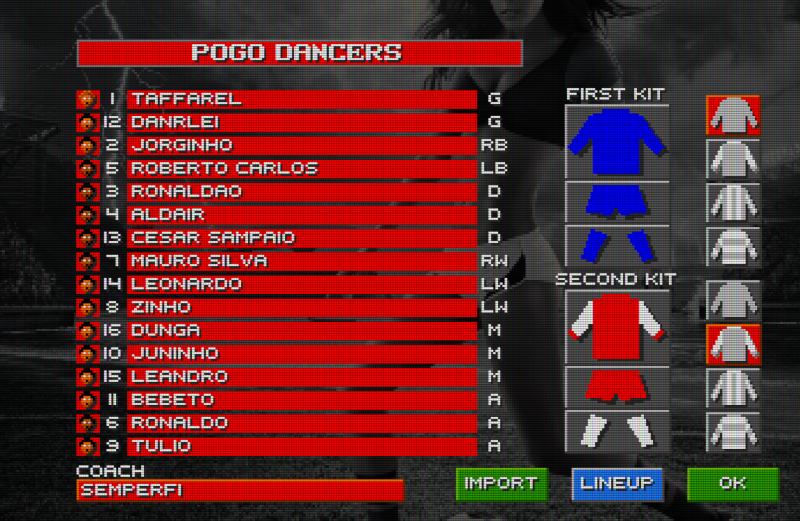This screenshot has width=800, height=521.
Task: Select Dunga in the squad list
Action: tap(301, 330)
